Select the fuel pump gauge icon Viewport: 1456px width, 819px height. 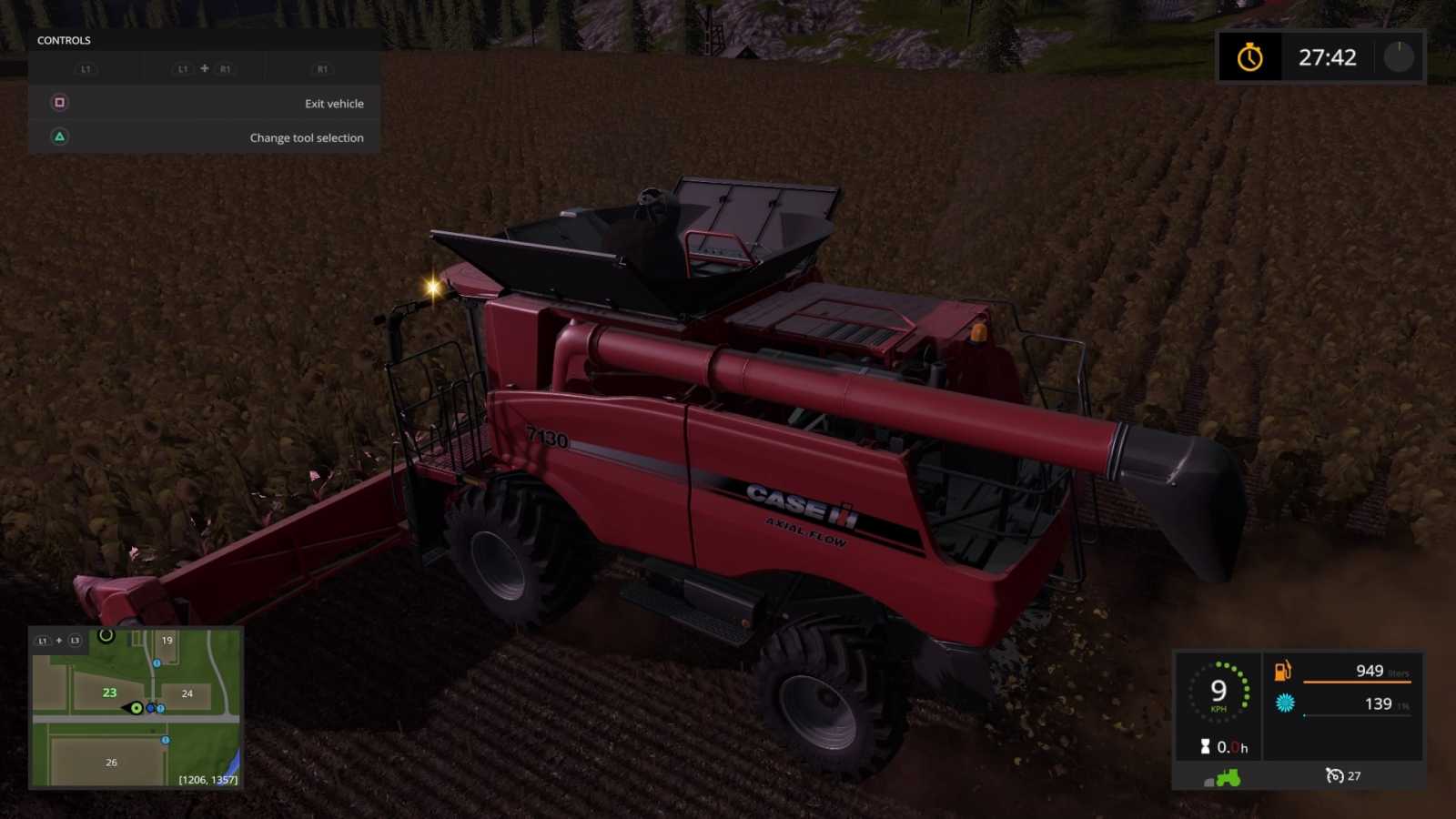click(1282, 672)
